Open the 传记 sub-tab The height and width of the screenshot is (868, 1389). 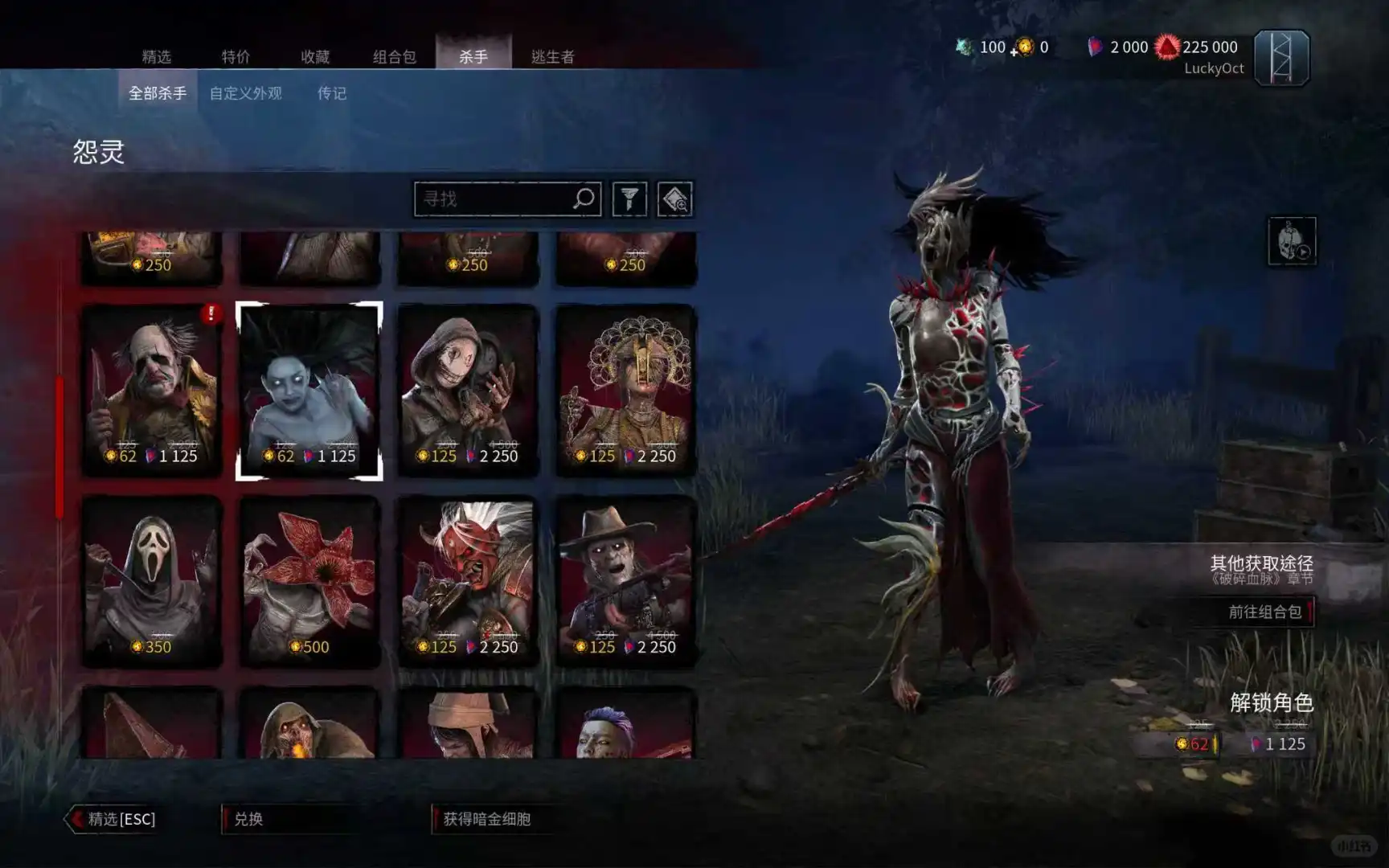tap(330, 93)
